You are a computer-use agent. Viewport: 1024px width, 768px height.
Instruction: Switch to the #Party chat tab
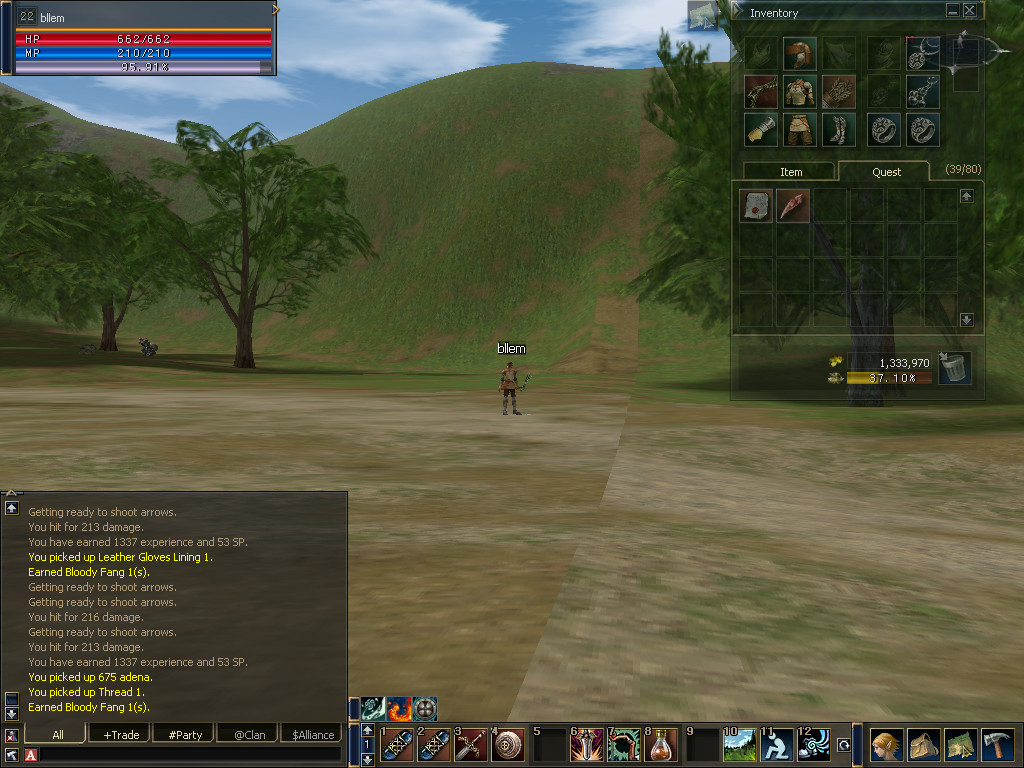pyautogui.click(x=185, y=735)
